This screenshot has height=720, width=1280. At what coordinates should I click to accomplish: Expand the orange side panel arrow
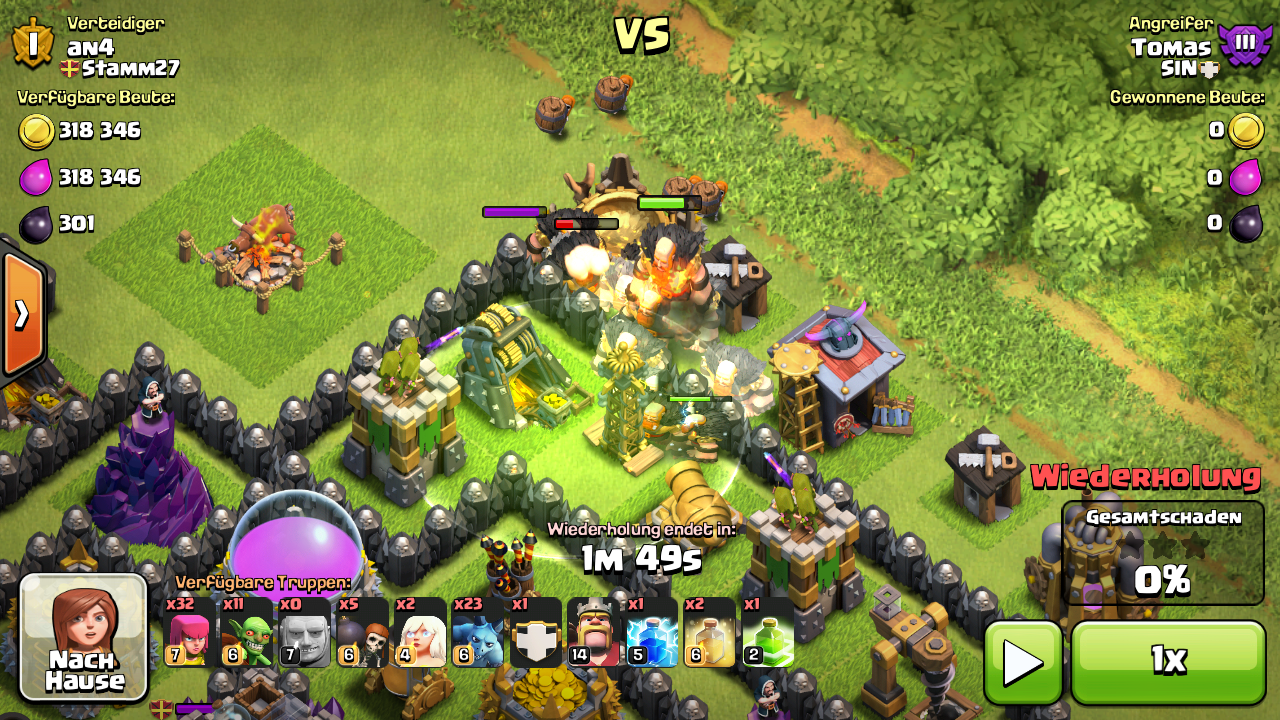tap(22, 314)
